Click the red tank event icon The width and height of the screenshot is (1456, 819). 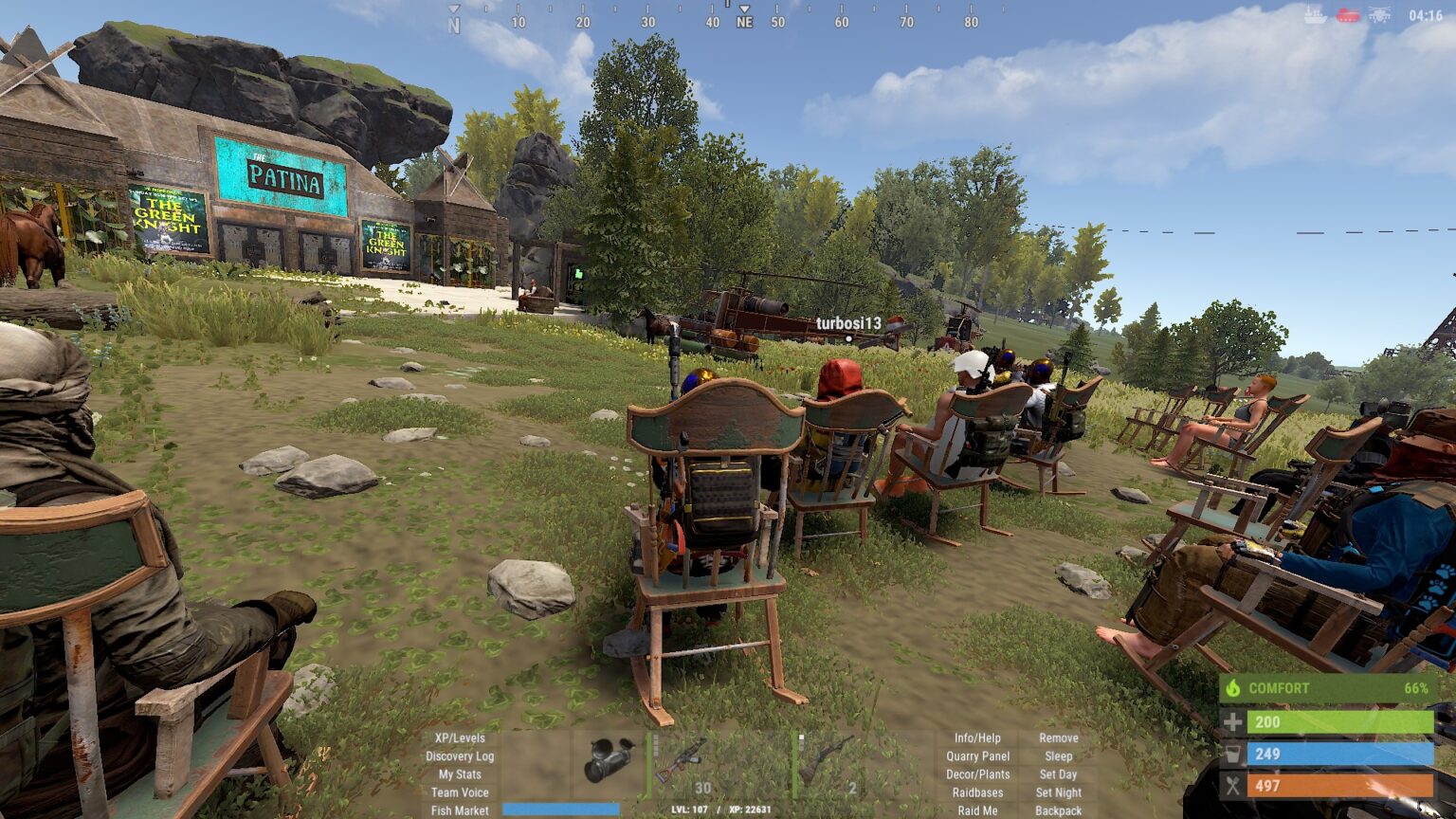[1348, 14]
